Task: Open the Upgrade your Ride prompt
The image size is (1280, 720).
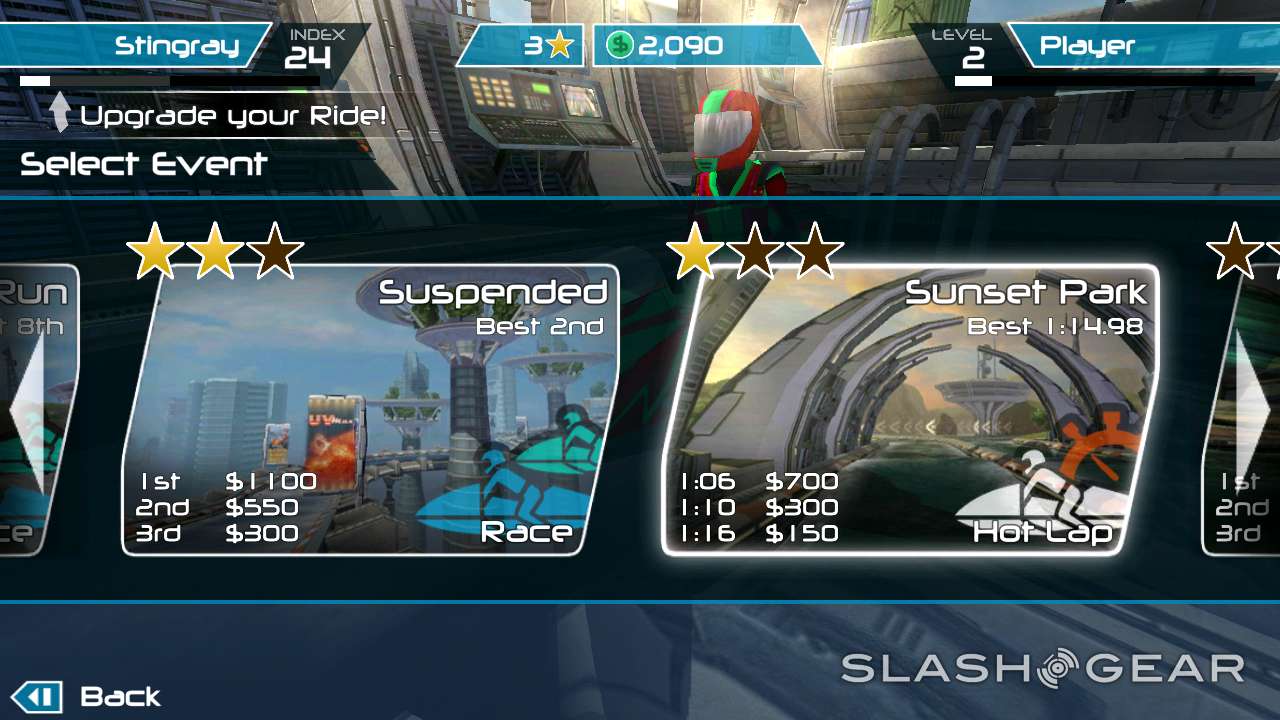Action: point(218,115)
